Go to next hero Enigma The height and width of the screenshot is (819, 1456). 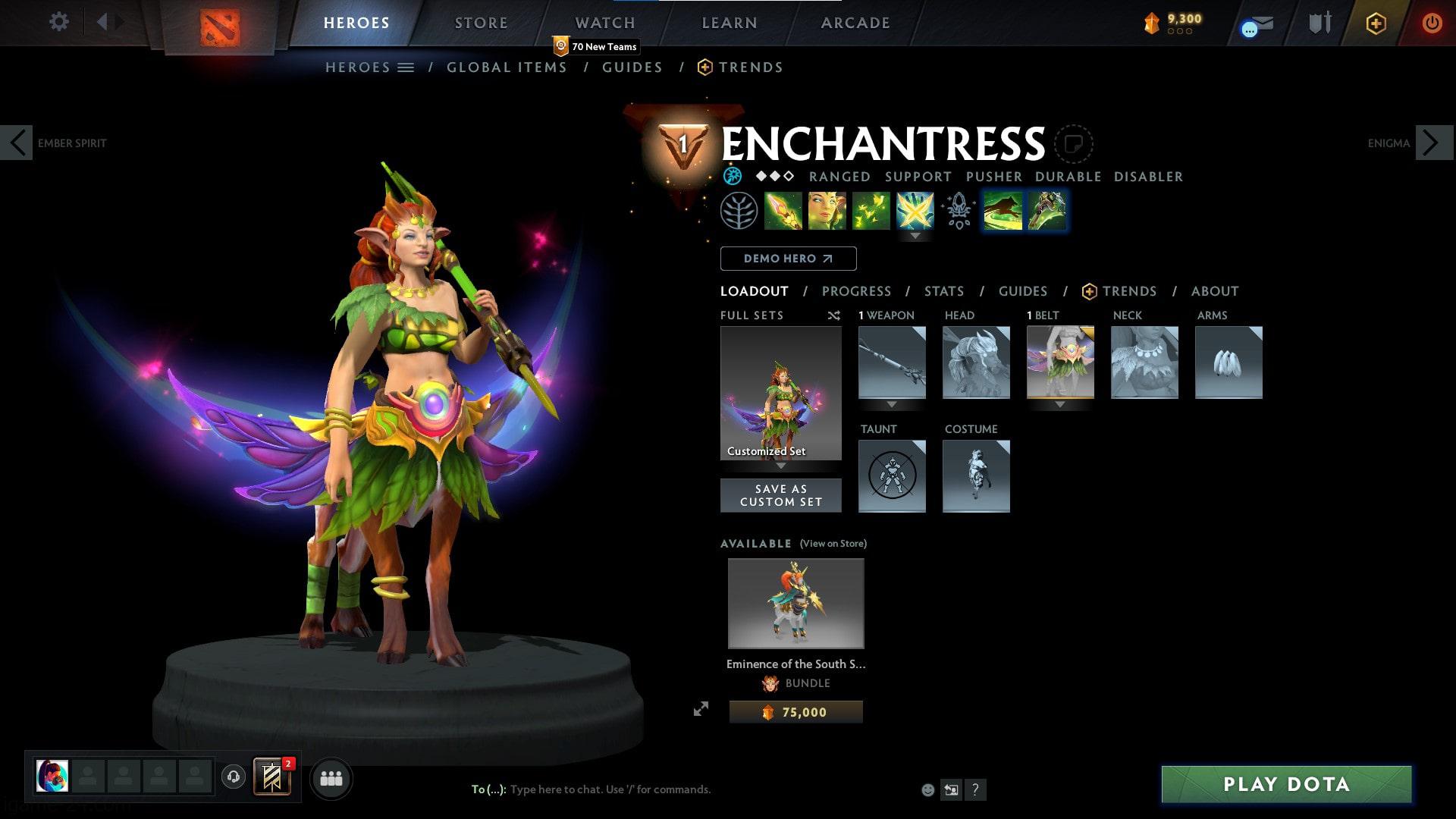click(x=1432, y=143)
